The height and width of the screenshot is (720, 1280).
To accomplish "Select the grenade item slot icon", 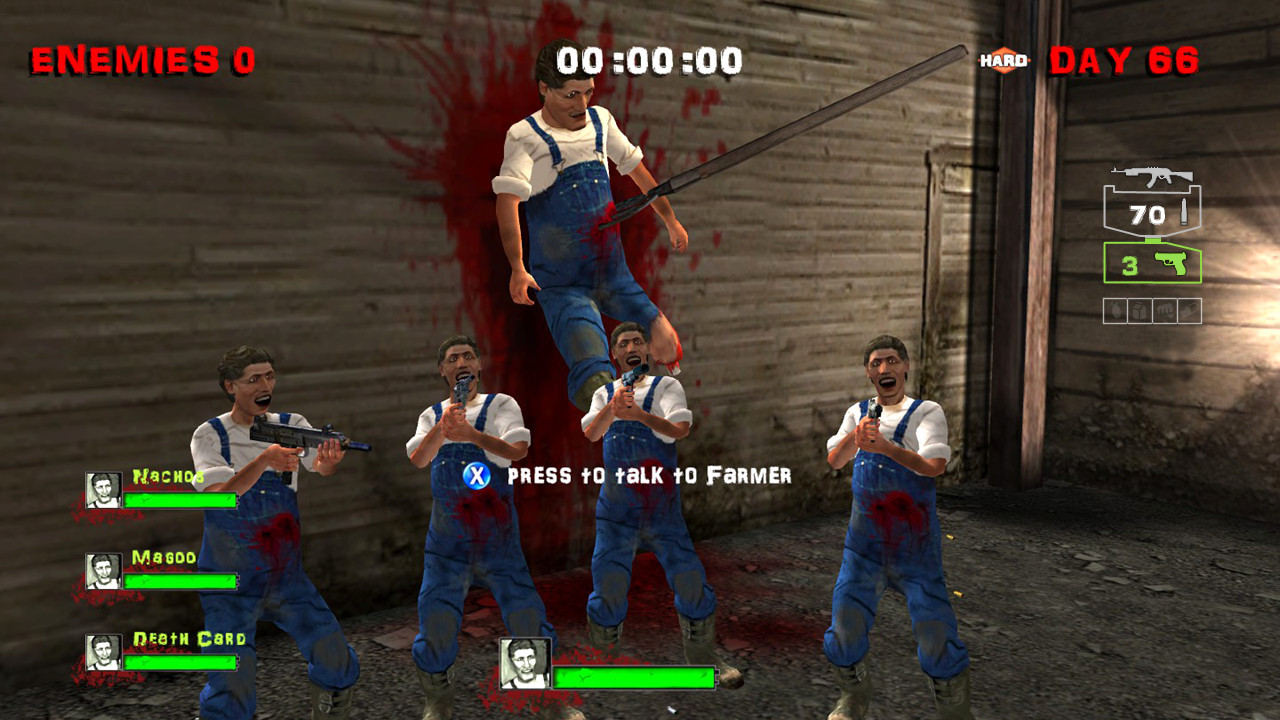I will pos(1116,309).
